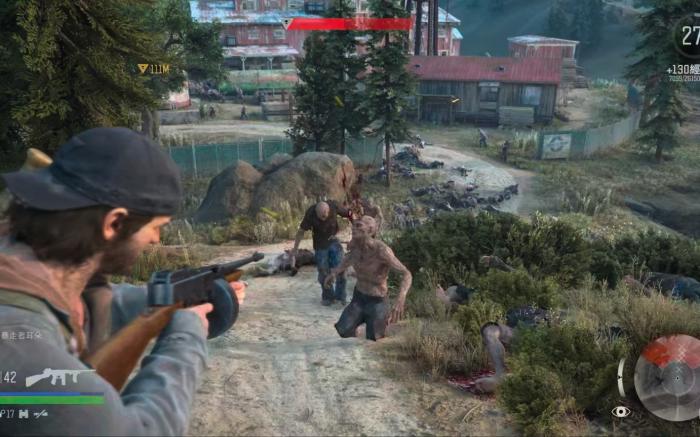Screen dimensions: 700x437
Task: Open the circular minimap
Action: click(668, 378)
